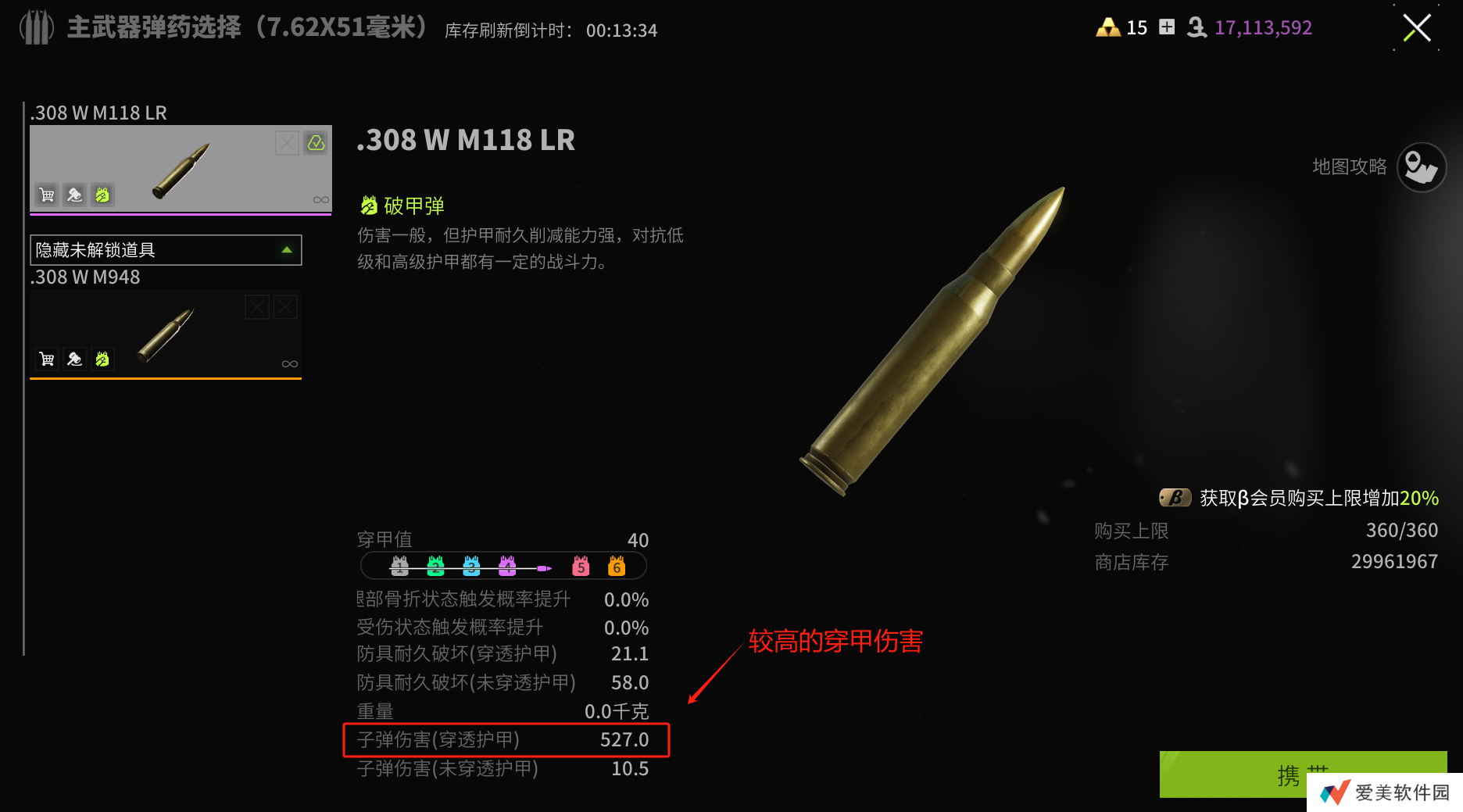Click the X toggle on the M118 LR card
The height and width of the screenshot is (812, 1463).
[x=285, y=143]
